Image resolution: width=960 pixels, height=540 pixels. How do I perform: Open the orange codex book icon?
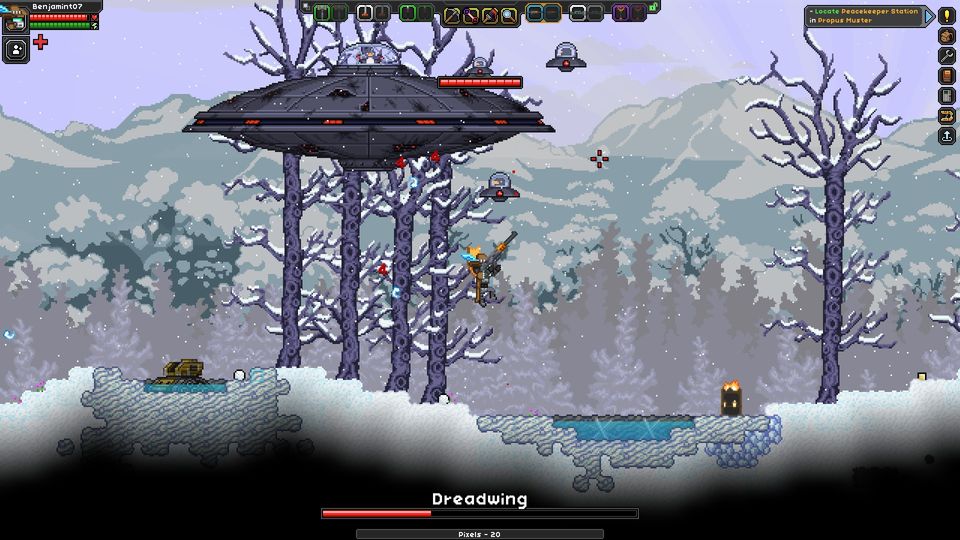click(x=946, y=76)
